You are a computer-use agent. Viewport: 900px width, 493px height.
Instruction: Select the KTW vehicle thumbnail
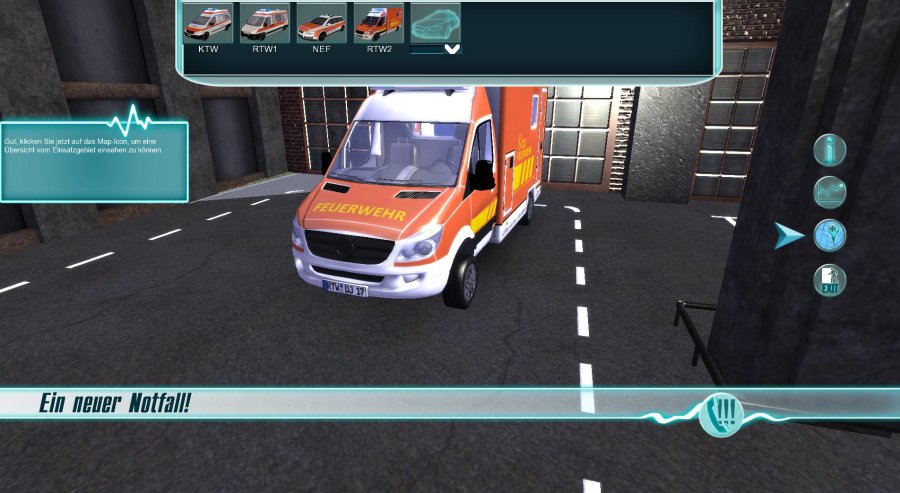(209, 23)
